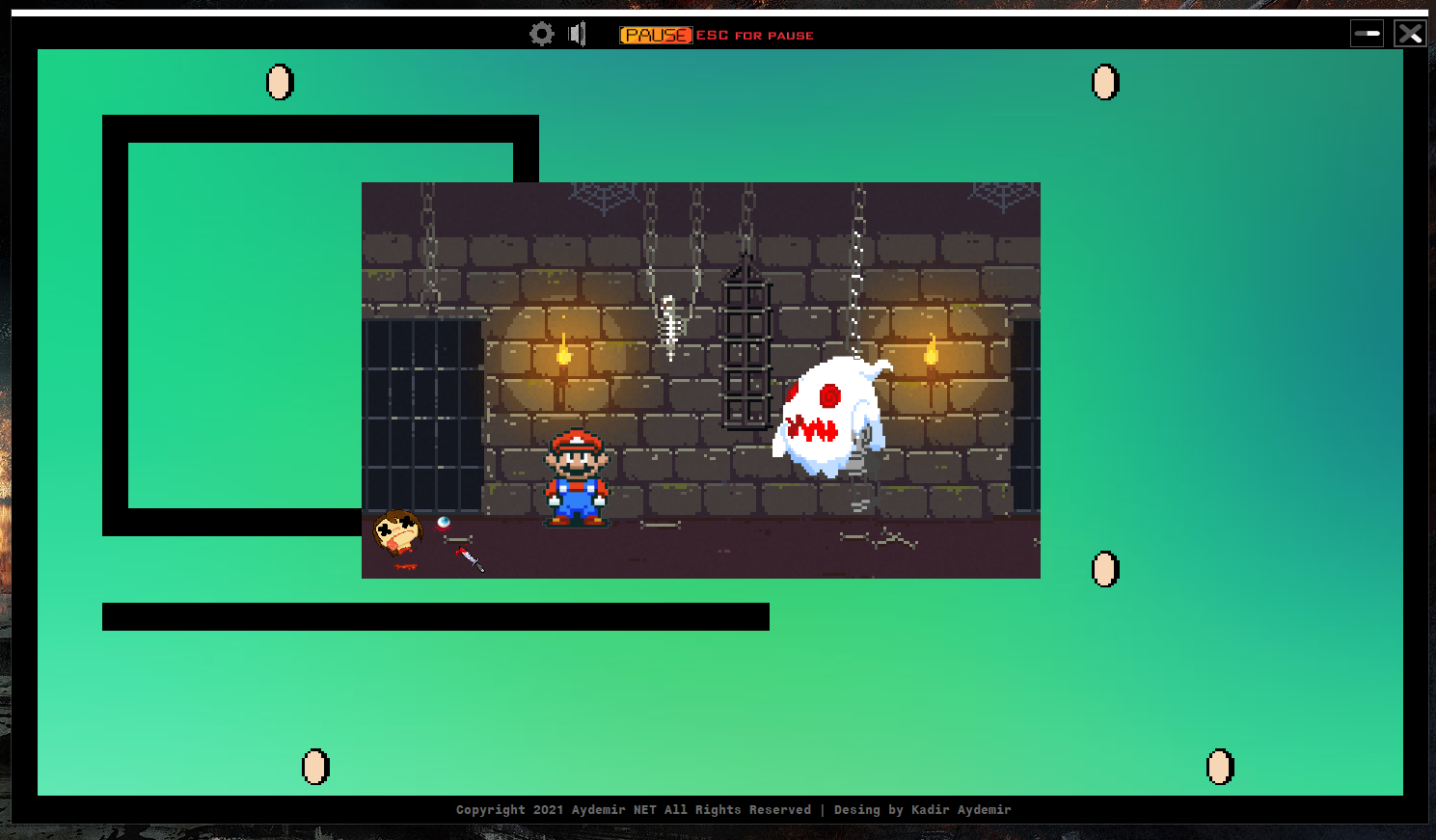This screenshot has width=1436, height=840.
Task: Open the settings gear icon
Action: click(x=541, y=34)
